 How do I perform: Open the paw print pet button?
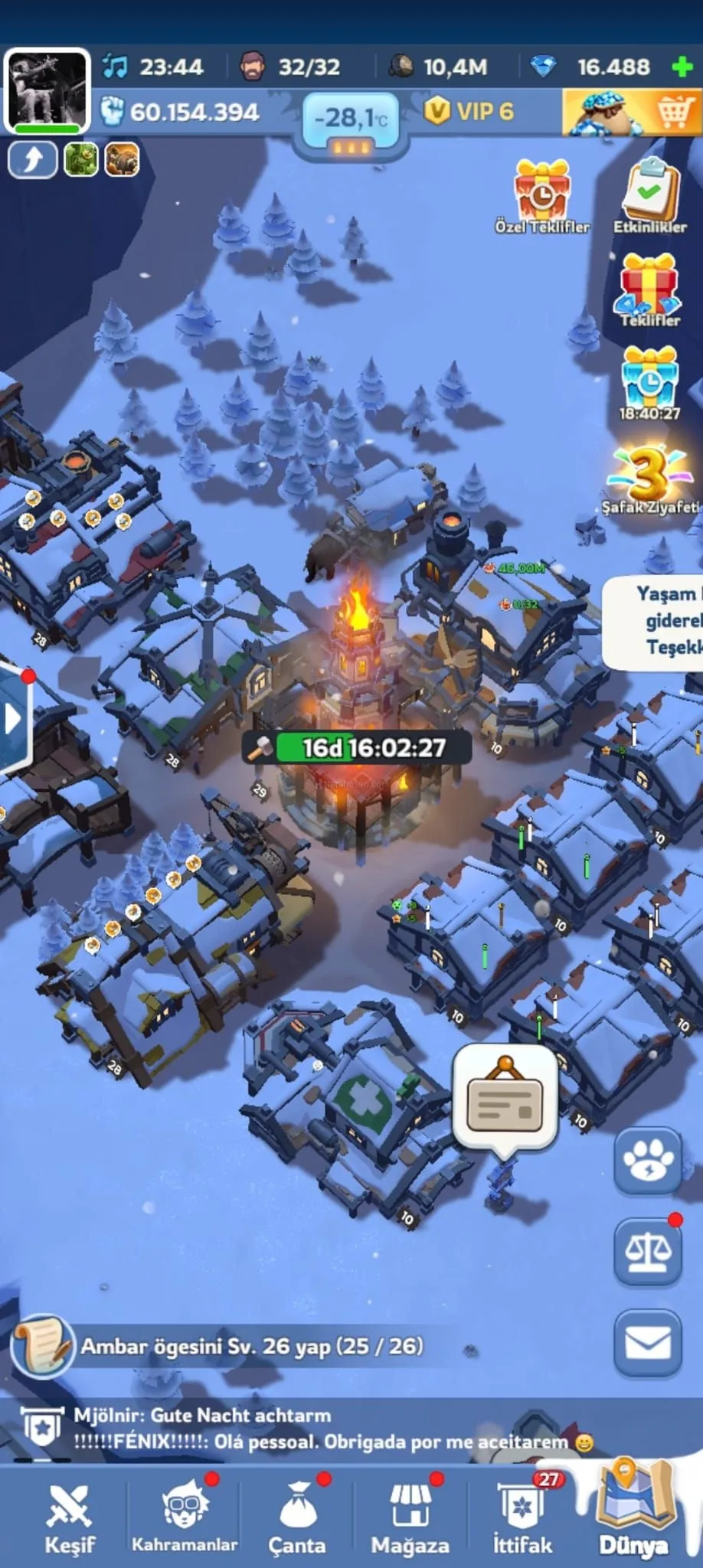(x=648, y=1160)
